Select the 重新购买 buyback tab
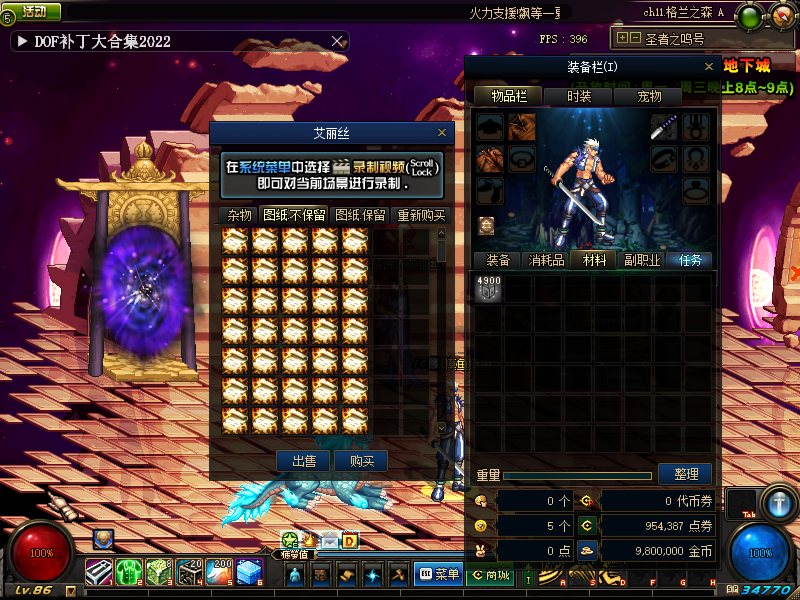Image resolution: width=800 pixels, height=600 pixels. (421, 215)
